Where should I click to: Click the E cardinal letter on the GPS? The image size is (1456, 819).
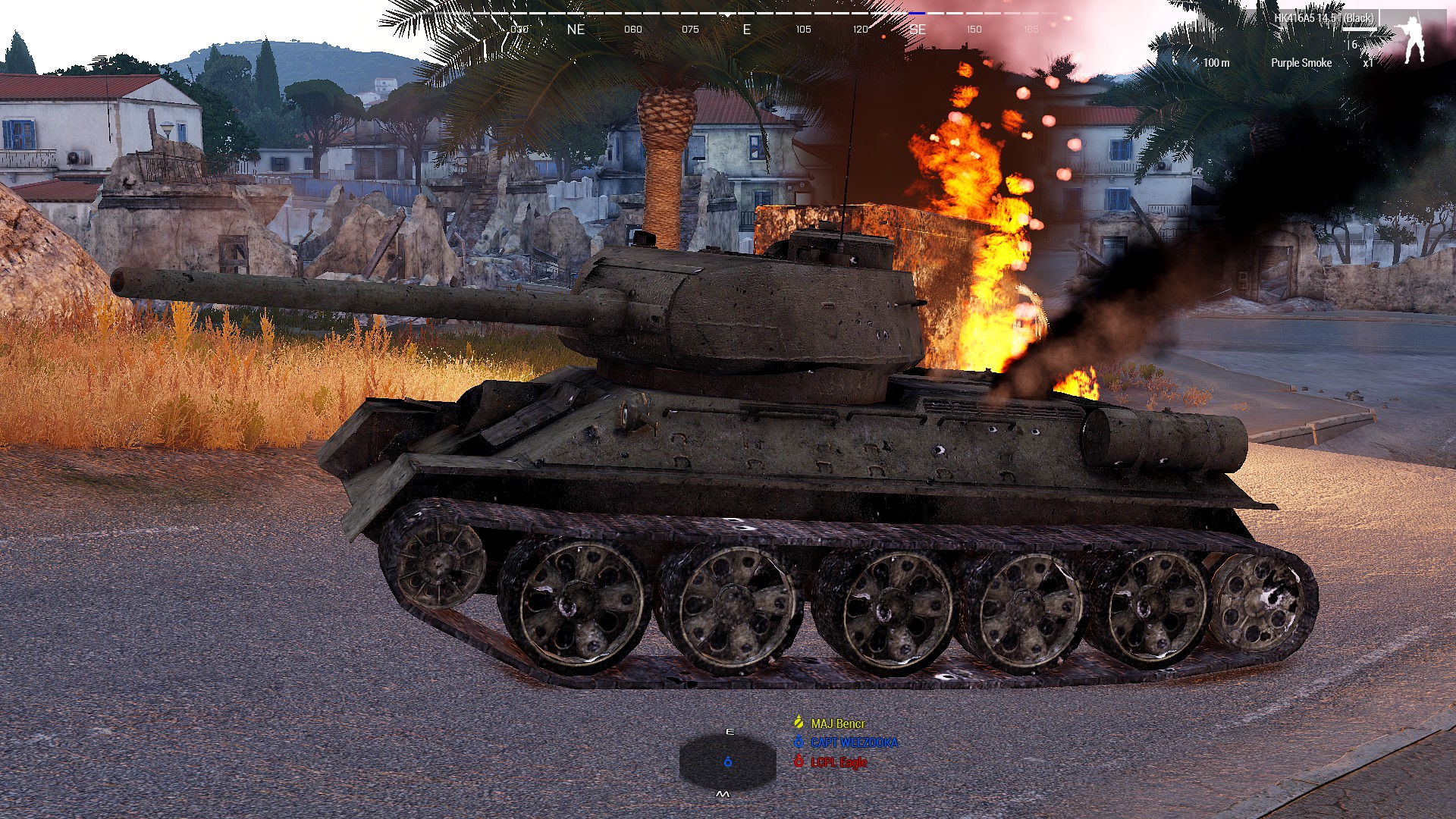tap(730, 732)
